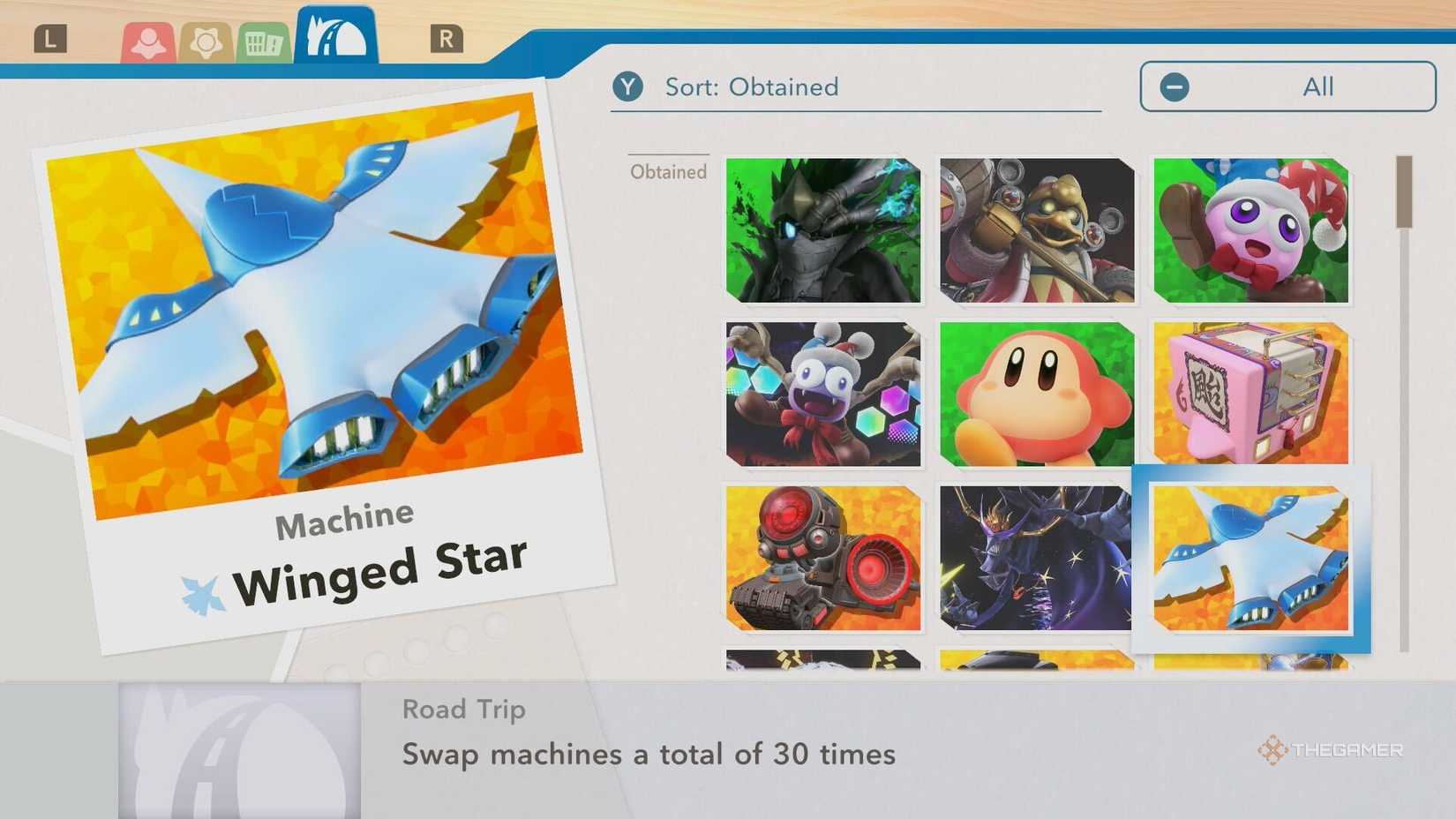This screenshot has width=1456, height=819.
Task: Select the blue Road Trip category tab
Action: 334,37
